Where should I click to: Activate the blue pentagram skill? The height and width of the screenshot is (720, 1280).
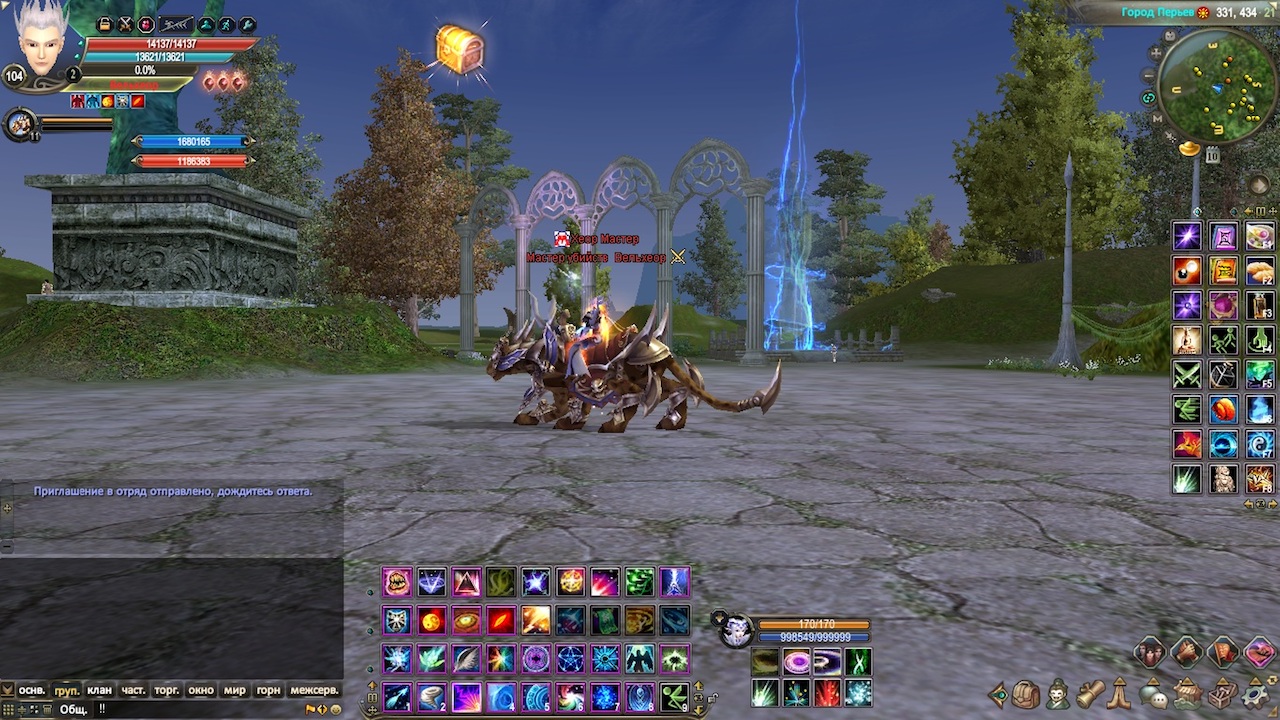[570, 659]
